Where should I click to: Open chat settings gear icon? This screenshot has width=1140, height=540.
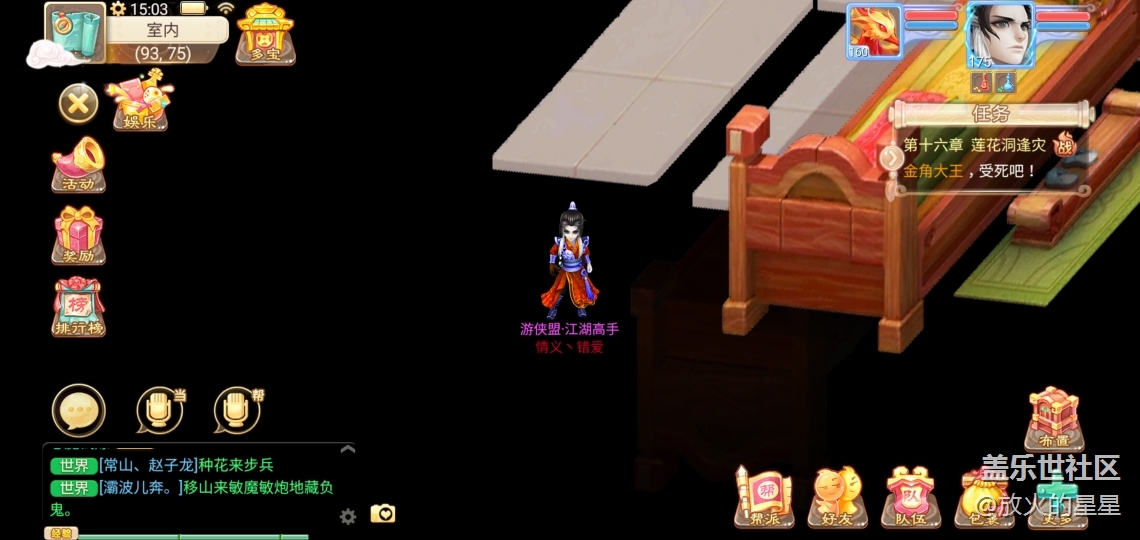click(348, 516)
